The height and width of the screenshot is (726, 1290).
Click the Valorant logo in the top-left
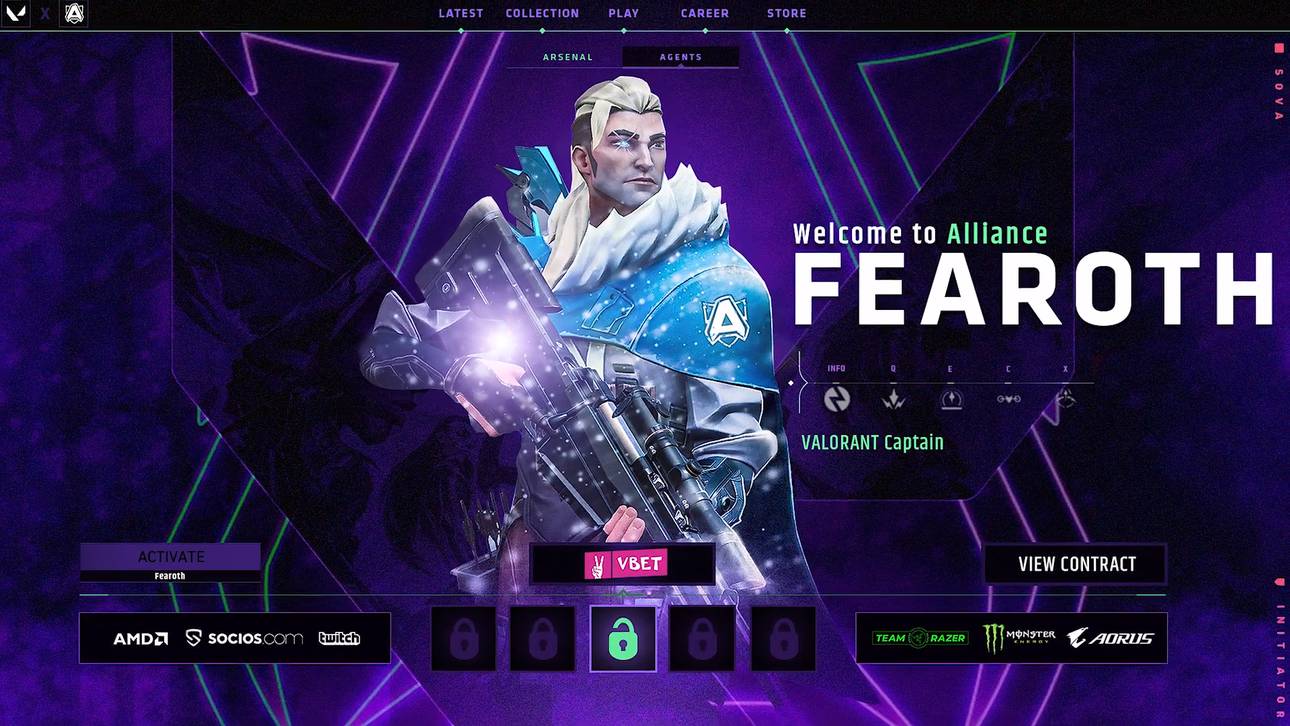point(14,13)
